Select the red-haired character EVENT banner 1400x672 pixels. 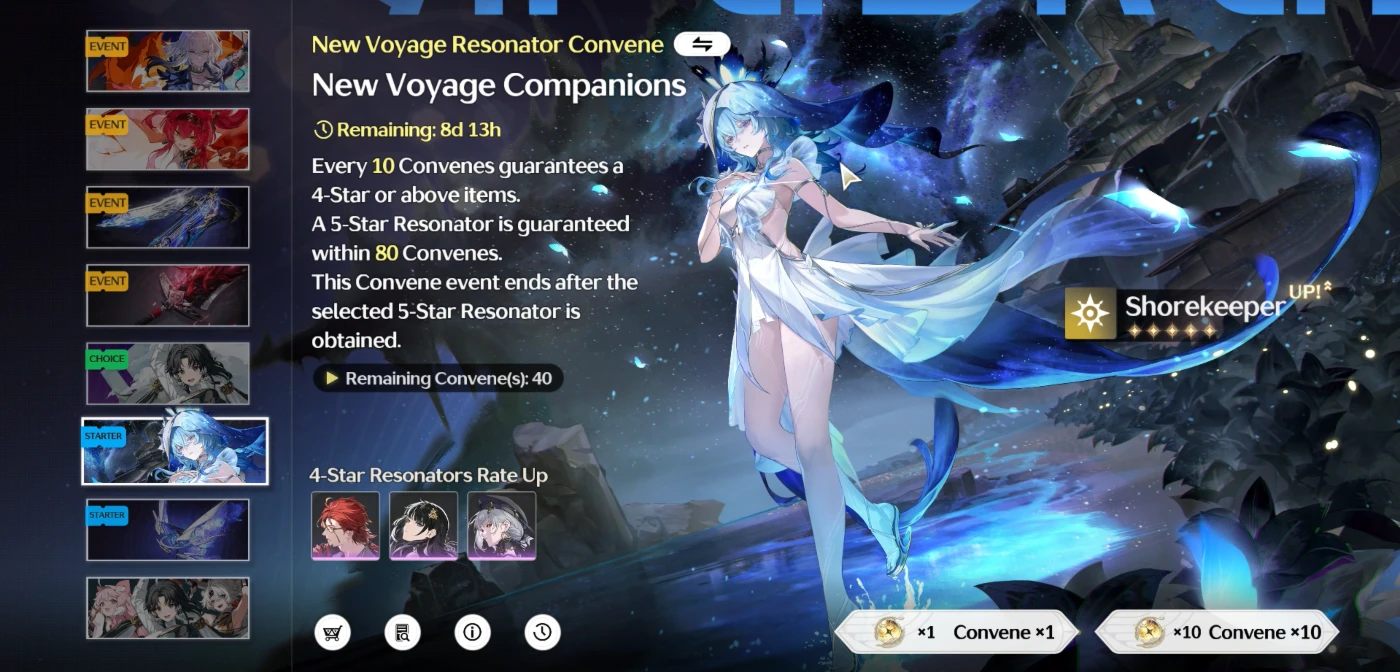tap(168, 139)
